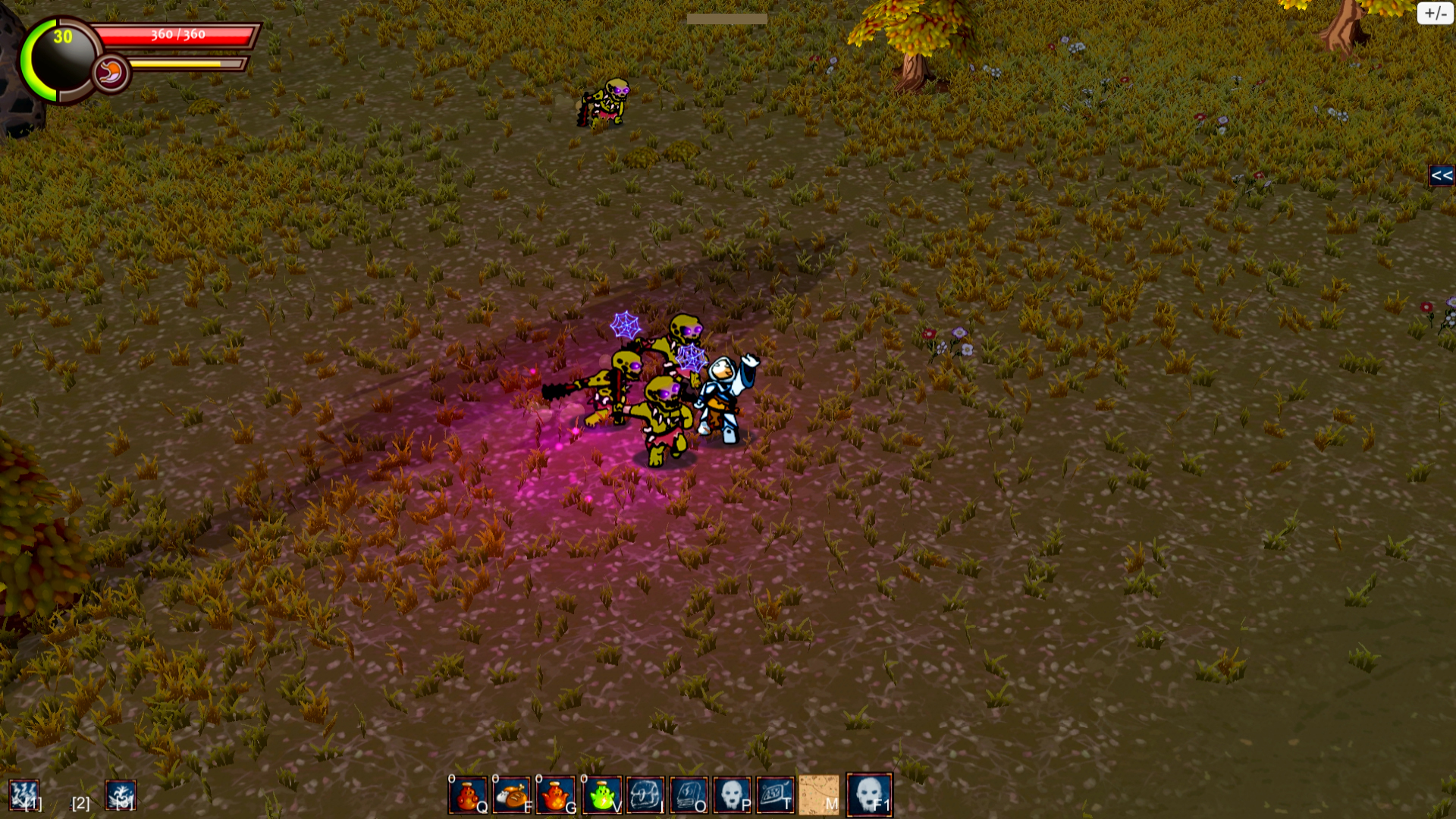
Task: Collapse the side panel with the << chevron
Action: click(1442, 177)
